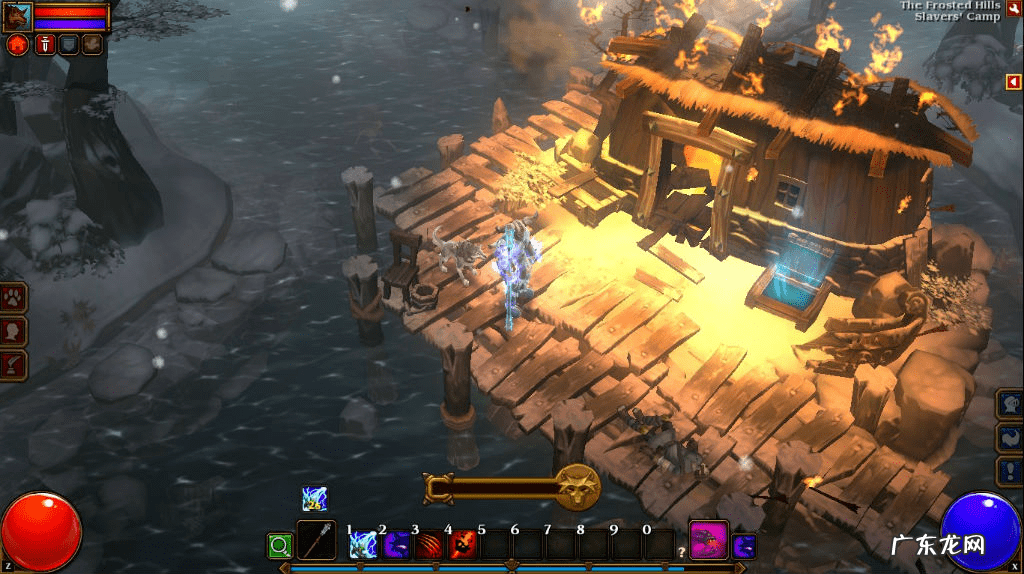Screen dimensions: 1024x574
Task: Select the brown passive pet stance icon
Action: point(92,45)
